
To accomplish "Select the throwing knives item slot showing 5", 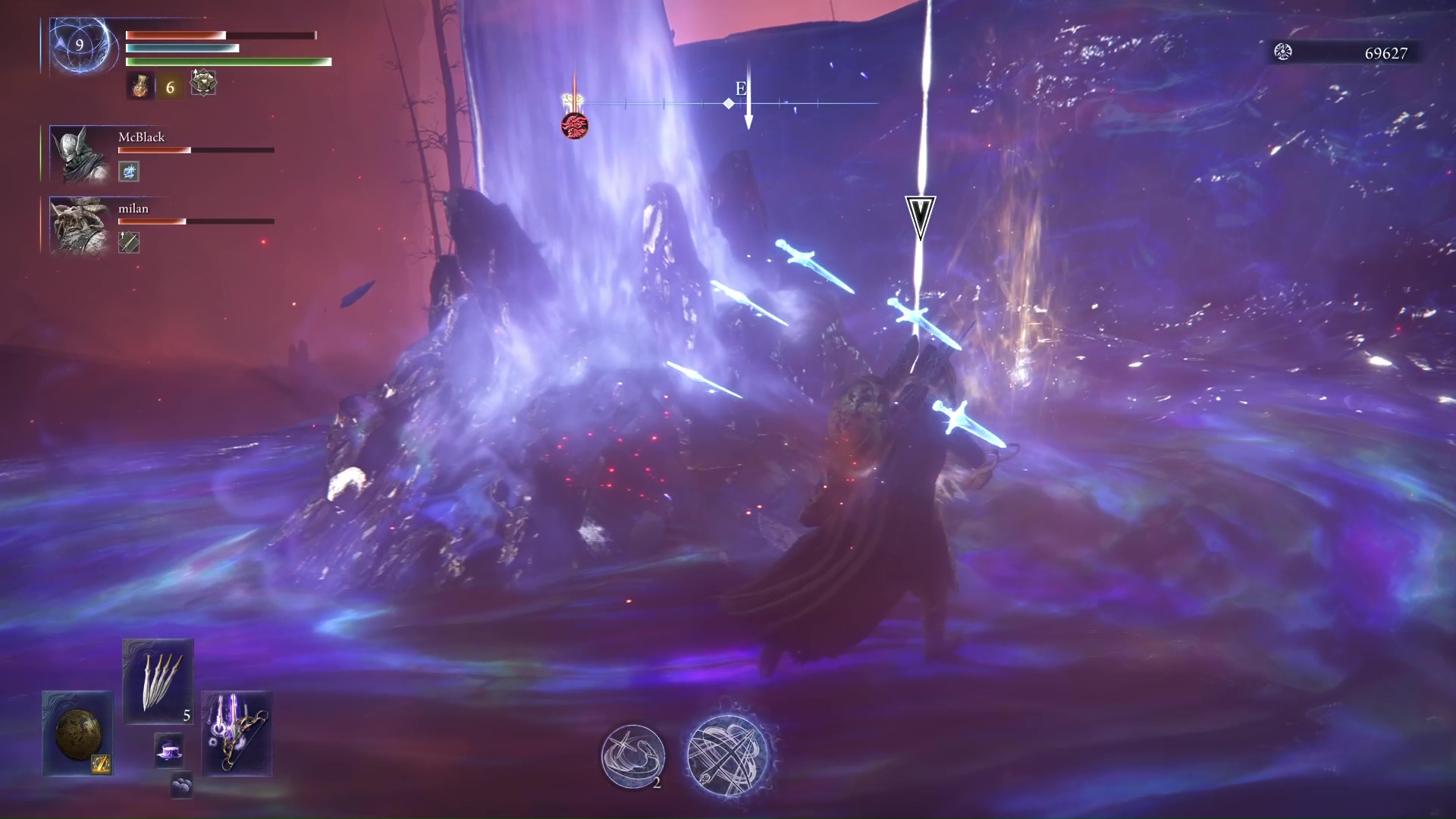I will 158,680.
